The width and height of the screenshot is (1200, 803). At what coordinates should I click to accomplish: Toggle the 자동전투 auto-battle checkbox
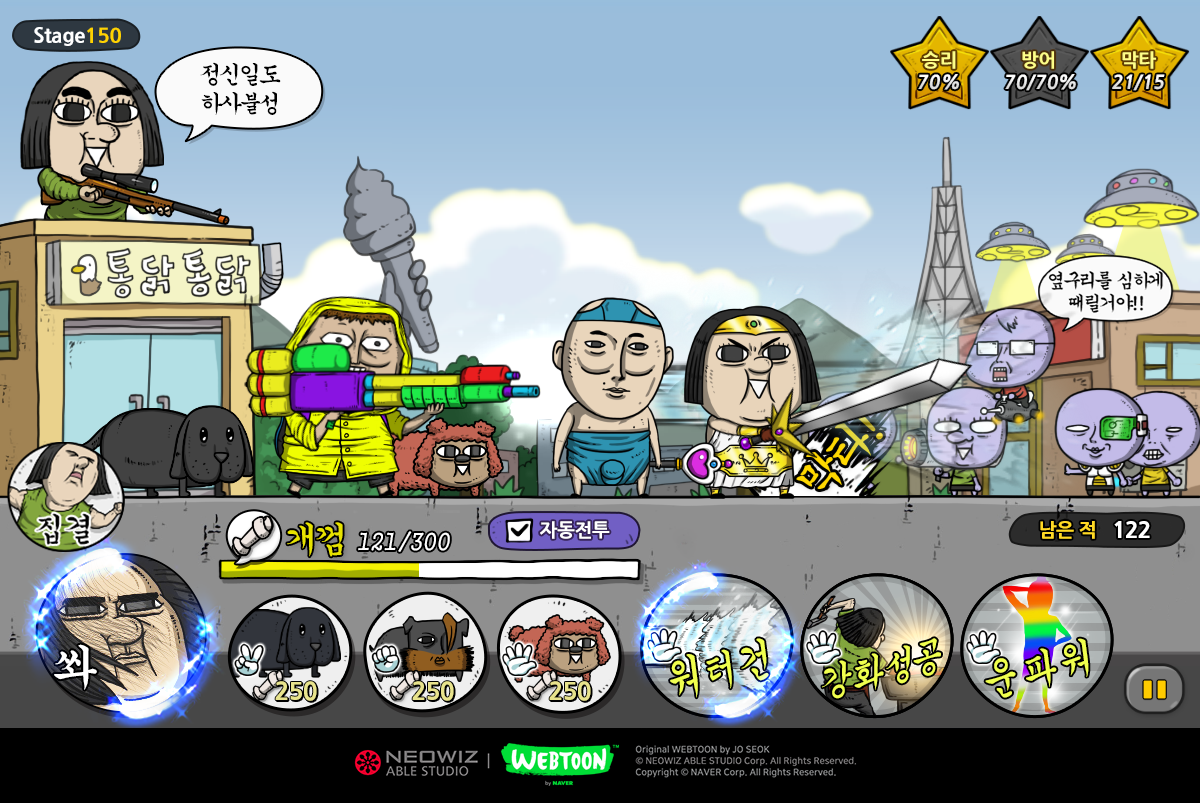coord(519,530)
